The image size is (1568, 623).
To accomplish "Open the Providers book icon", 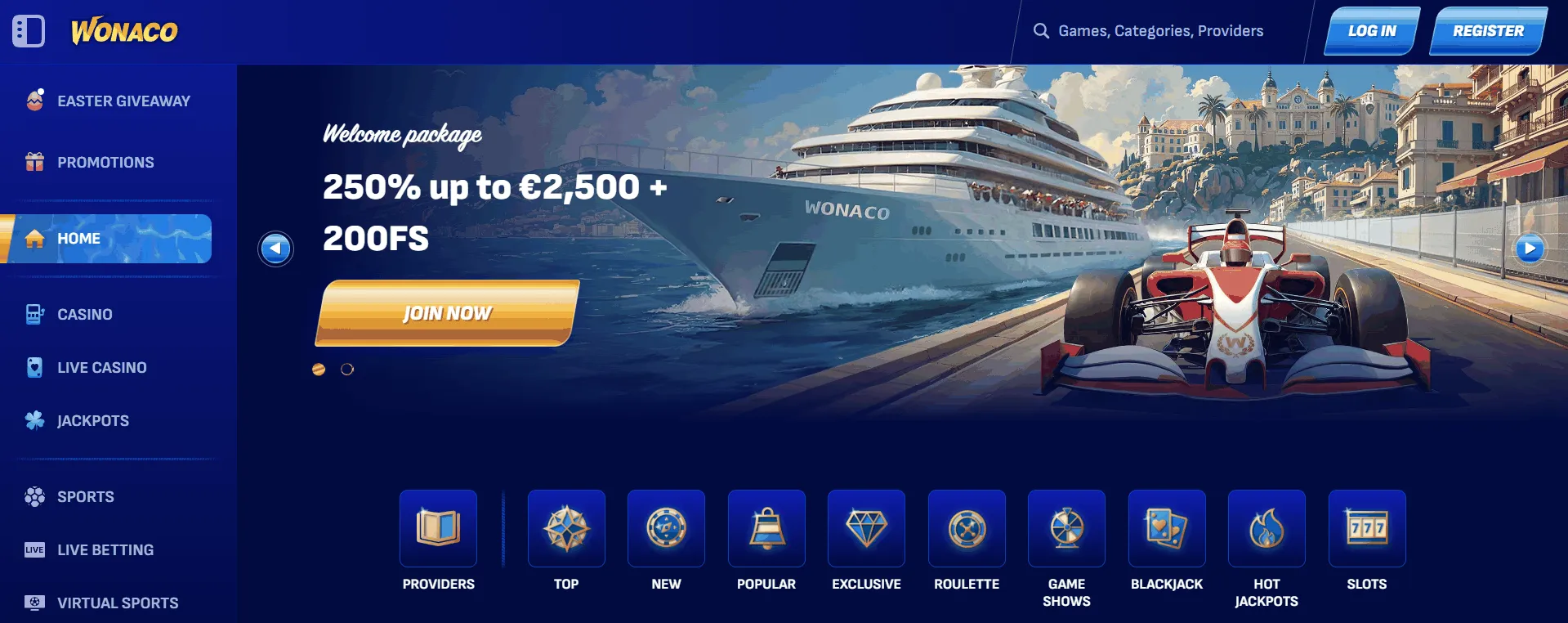I will (x=438, y=528).
